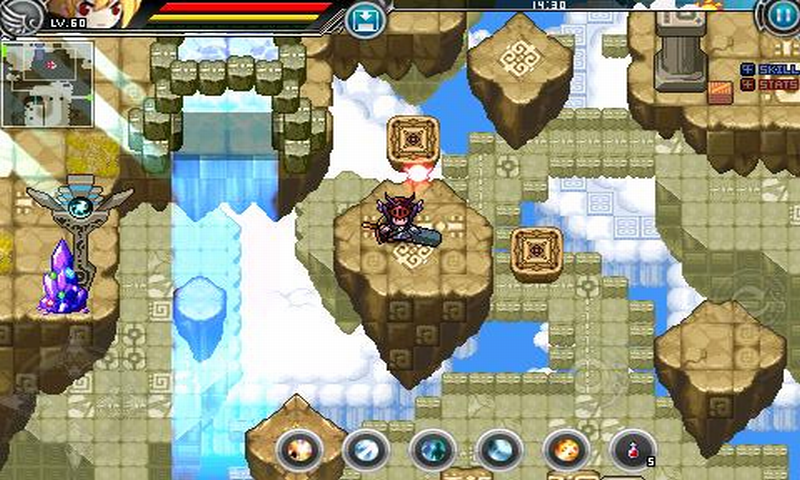Open the STATS menu
Image resolution: width=800 pixels, height=480 pixels.
pyautogui.click(x=769, y=86)
